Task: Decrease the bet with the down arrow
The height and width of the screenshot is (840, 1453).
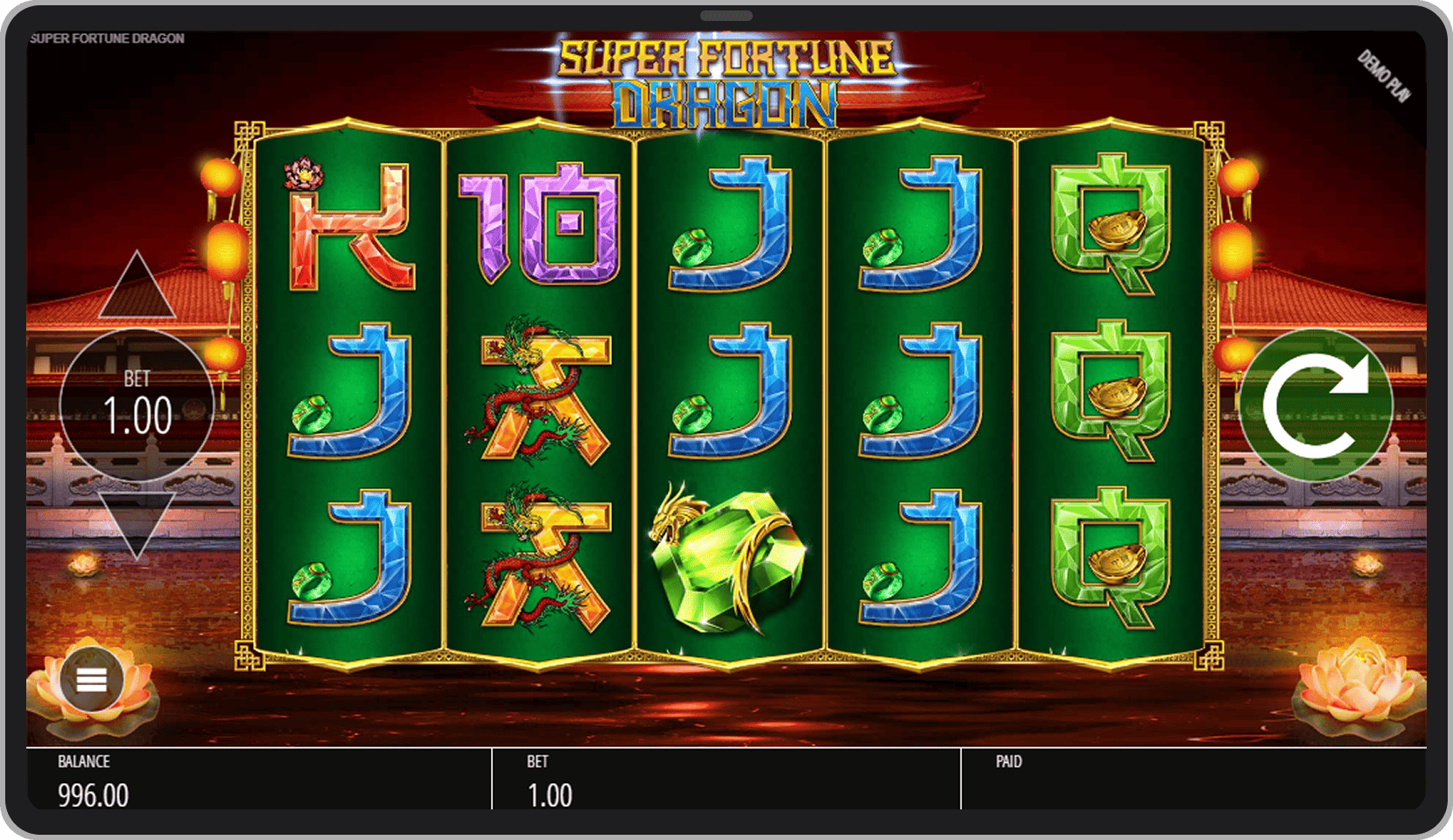Action: tap(137, 523)
